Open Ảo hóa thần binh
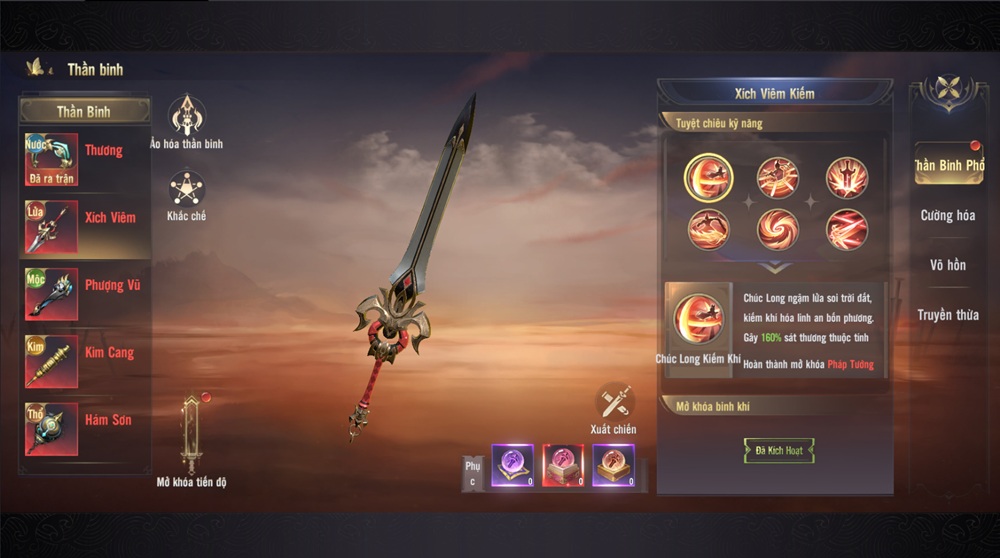The width and height of the screenshot is (1000, 558). point(187,118)
